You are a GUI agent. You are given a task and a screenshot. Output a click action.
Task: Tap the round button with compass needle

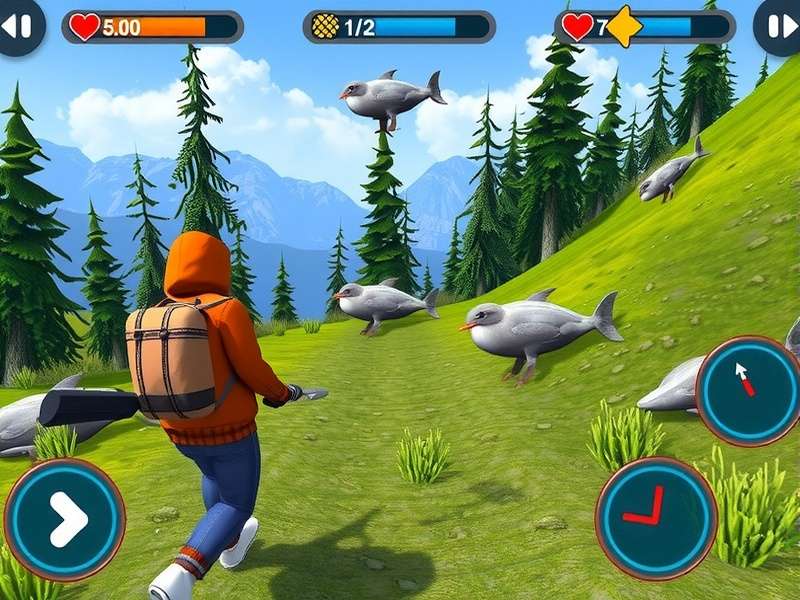tap(747, 389)
